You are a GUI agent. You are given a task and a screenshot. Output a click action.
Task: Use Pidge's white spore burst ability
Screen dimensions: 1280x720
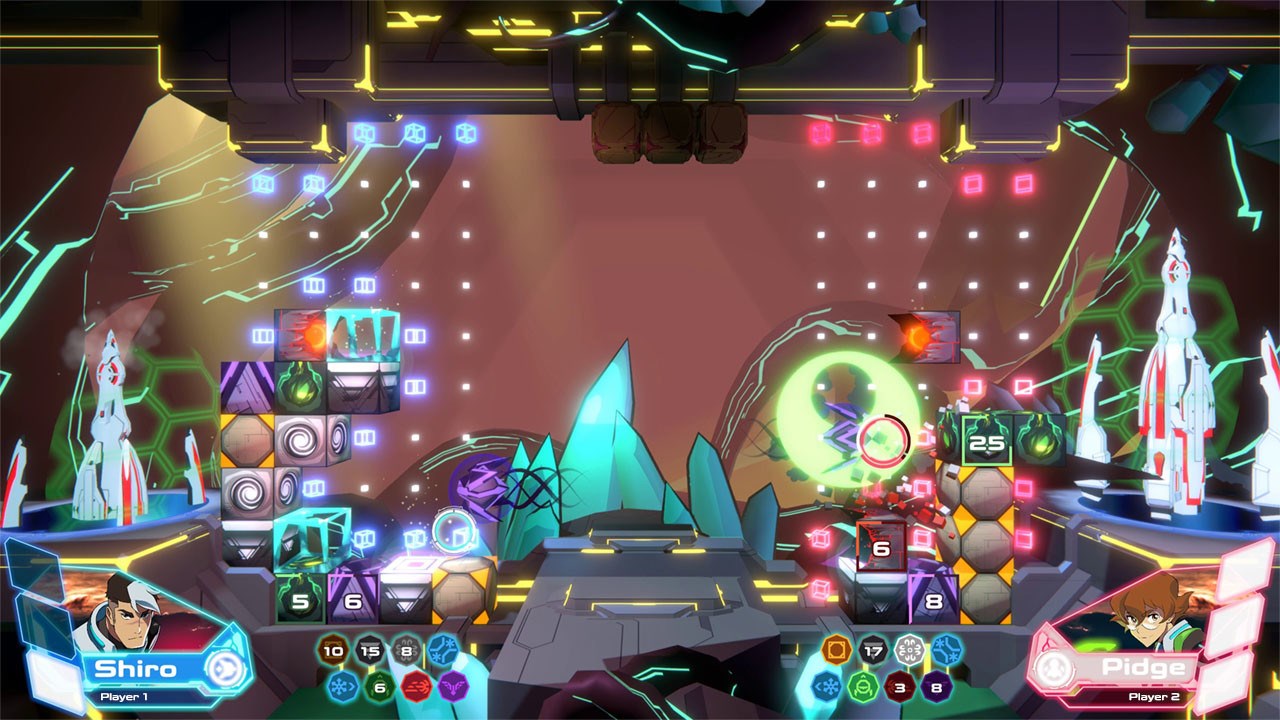pos(908,648)
